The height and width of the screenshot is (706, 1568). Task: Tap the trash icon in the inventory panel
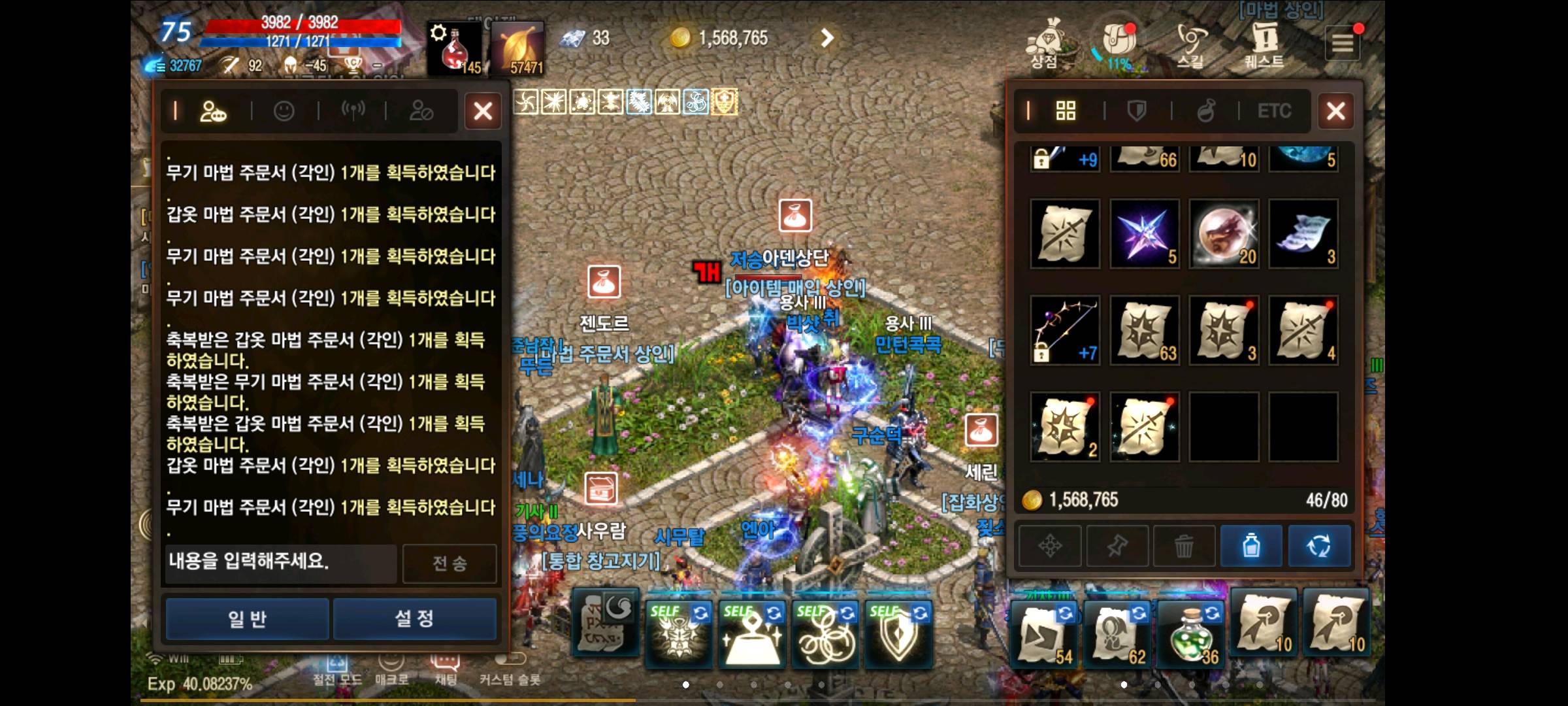pyautogui.click(x=1184, y=546)
